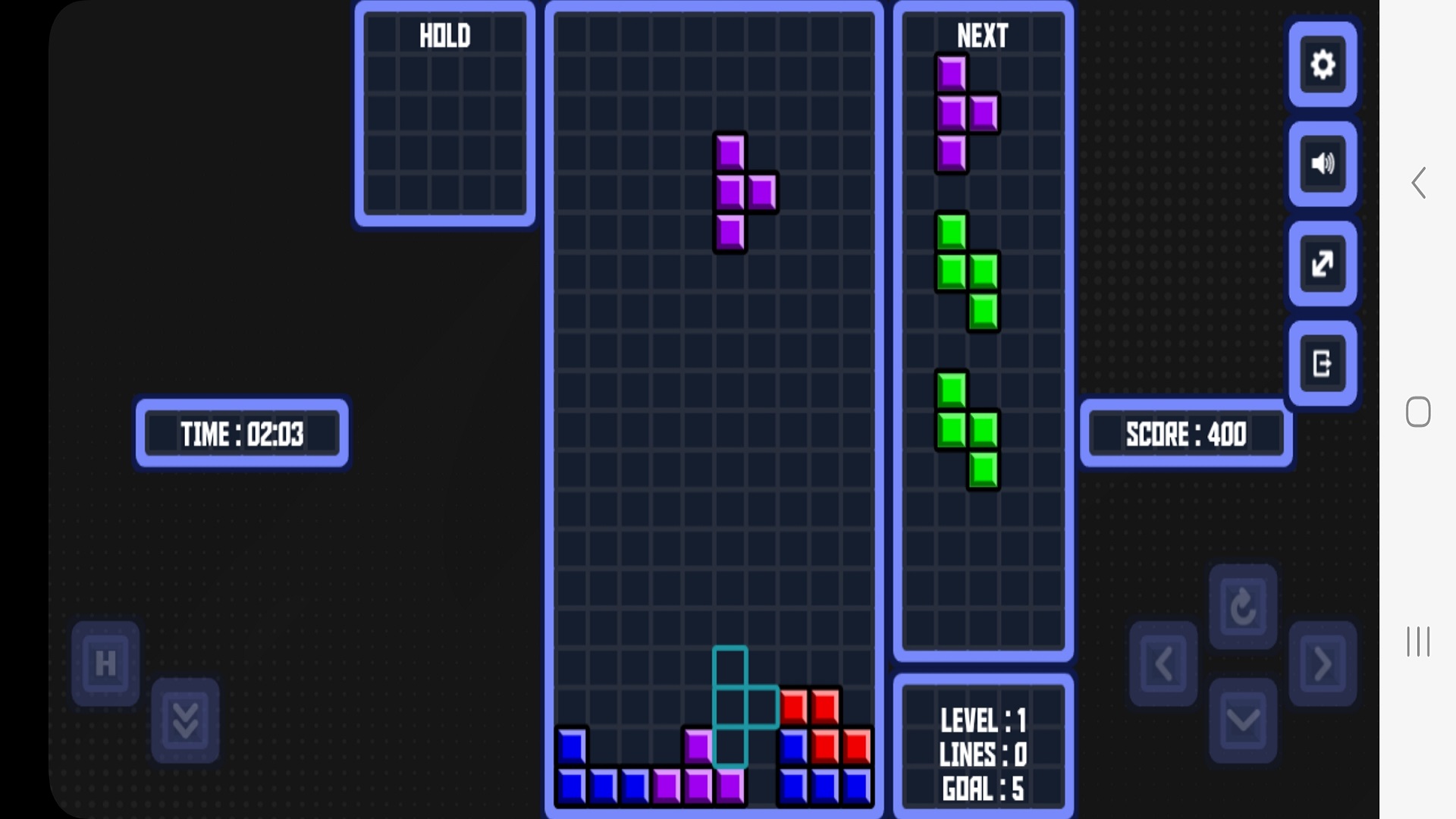The image size is (1456, 819).
Task: Select the NEXT queue panel
Action: 983,326
